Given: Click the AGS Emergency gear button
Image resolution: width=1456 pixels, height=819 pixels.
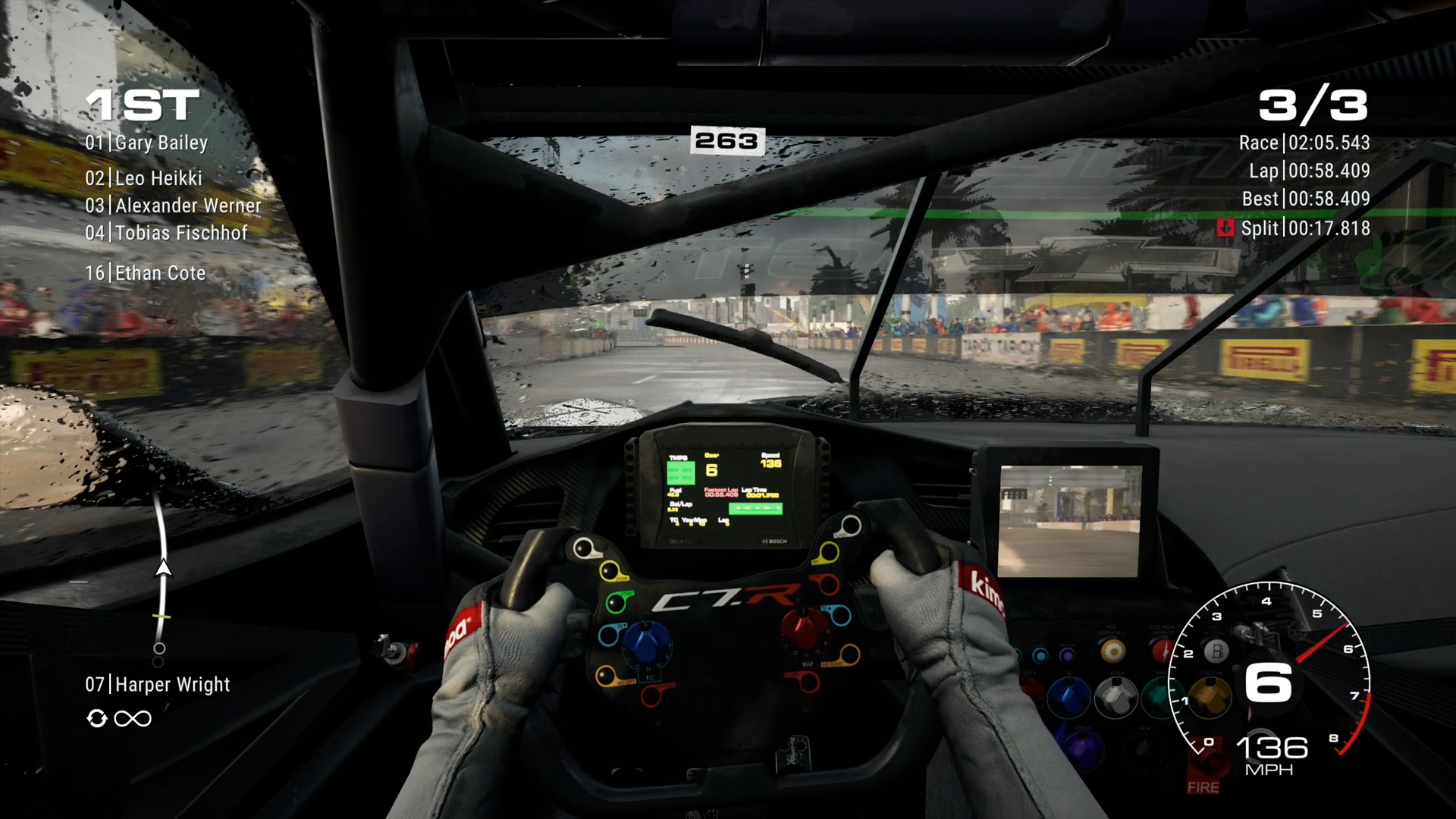Looking at the screenshot, I should click(x=1113, y=651).
